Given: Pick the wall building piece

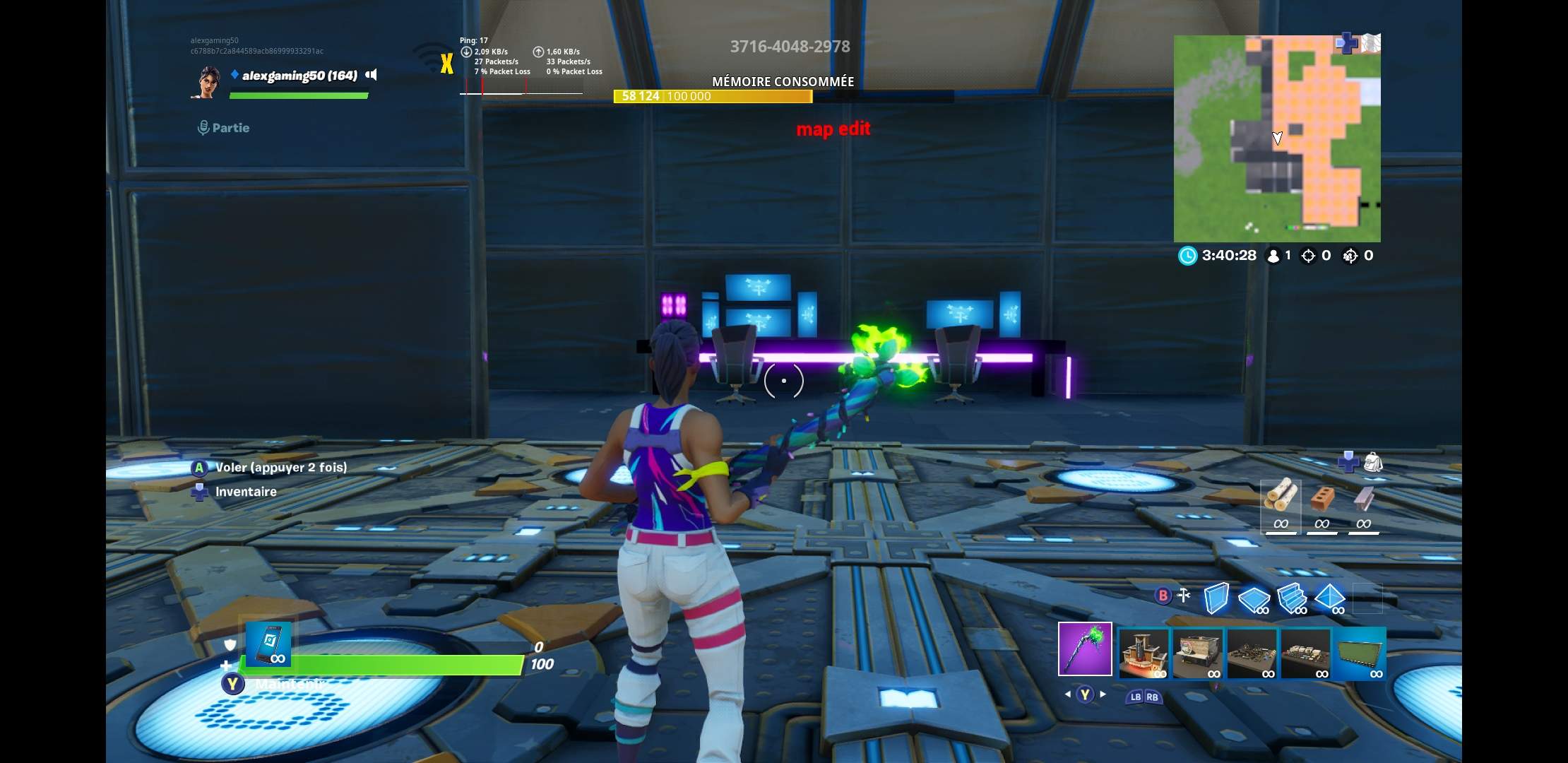Looking at the screenshot, I should pos(1216,598).
